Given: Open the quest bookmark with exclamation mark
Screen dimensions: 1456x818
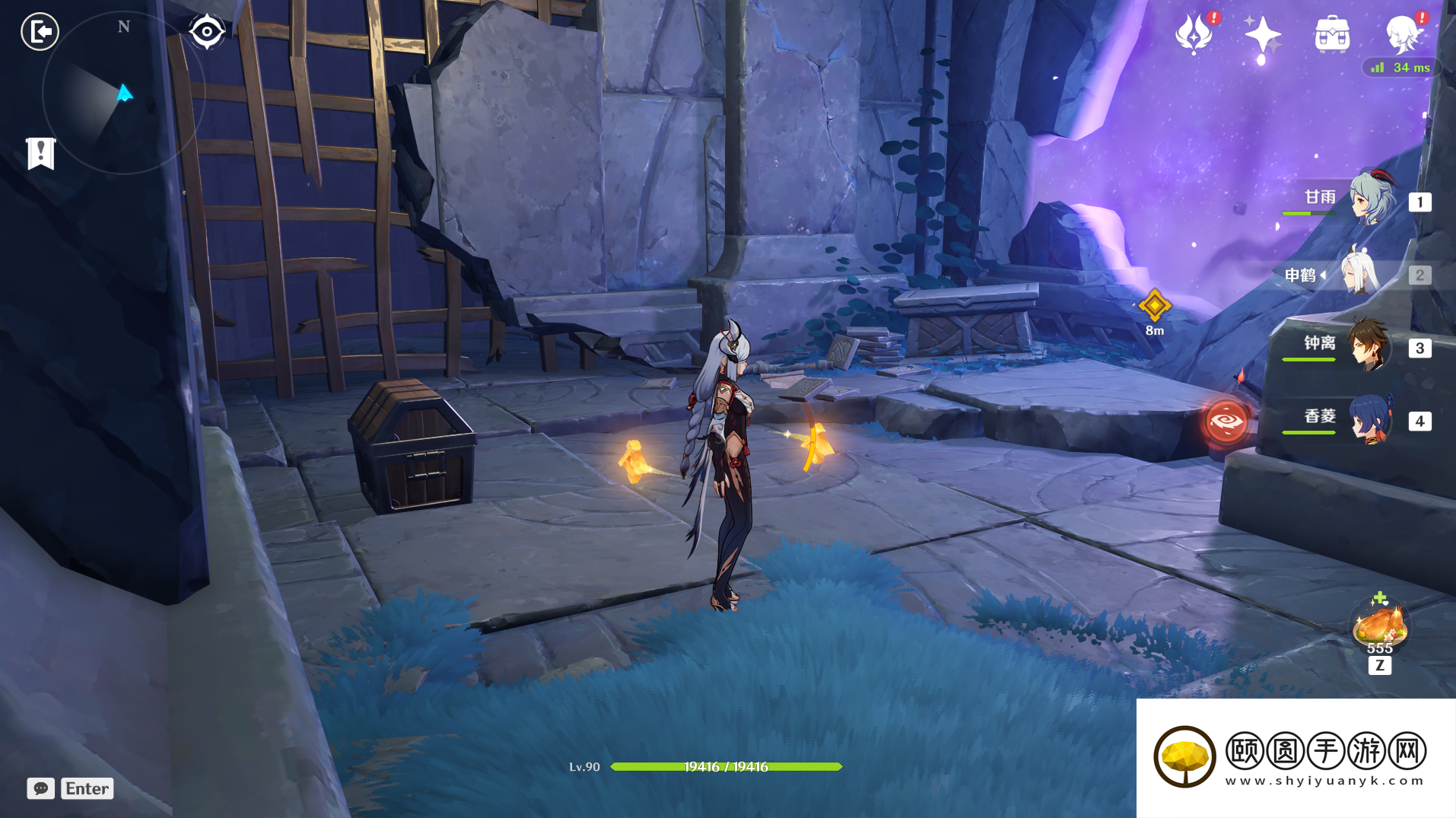Looking at the screenshot, I should click(x=40, y=153).
